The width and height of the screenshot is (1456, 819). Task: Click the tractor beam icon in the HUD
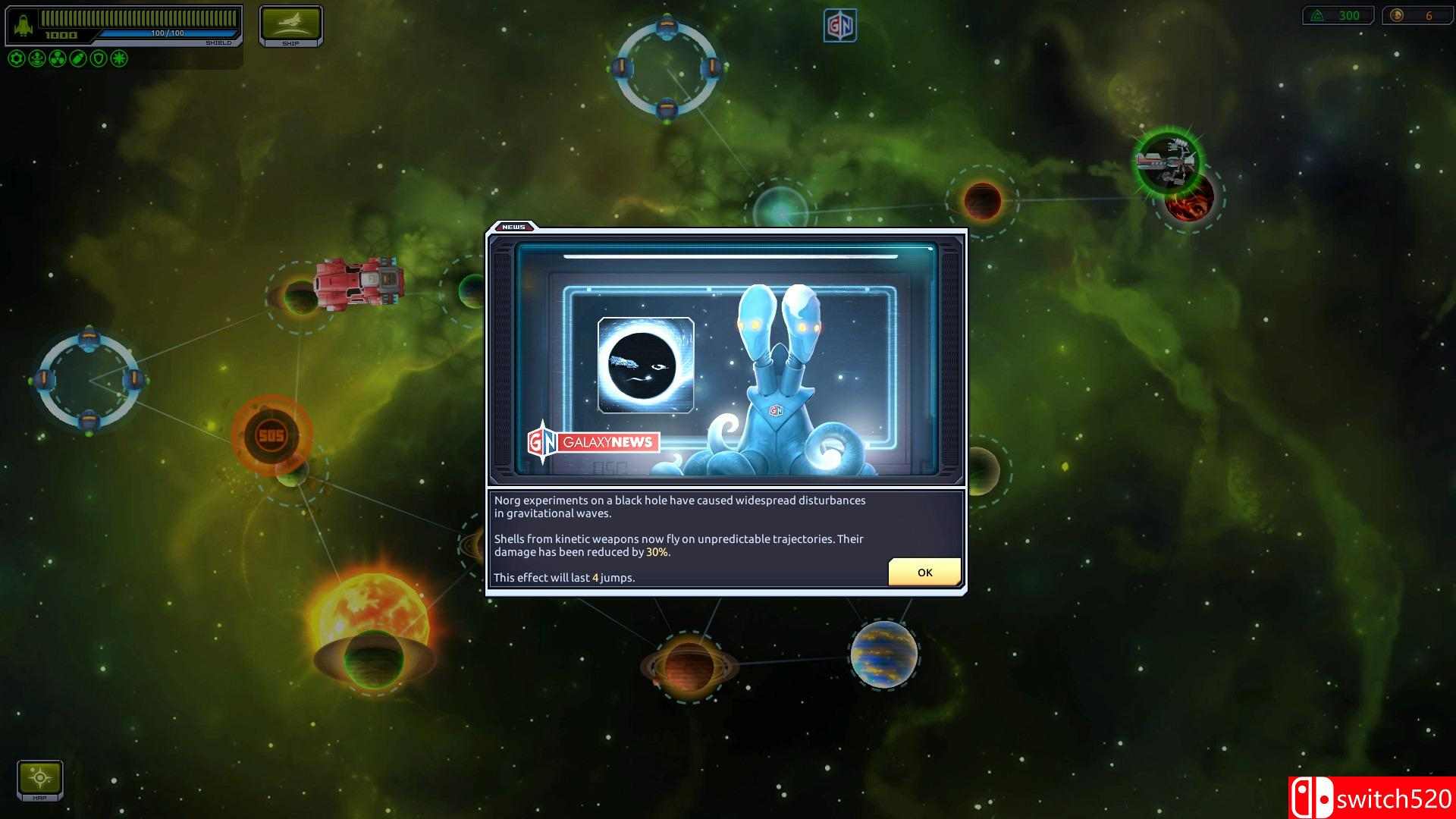tap(36, 59)
